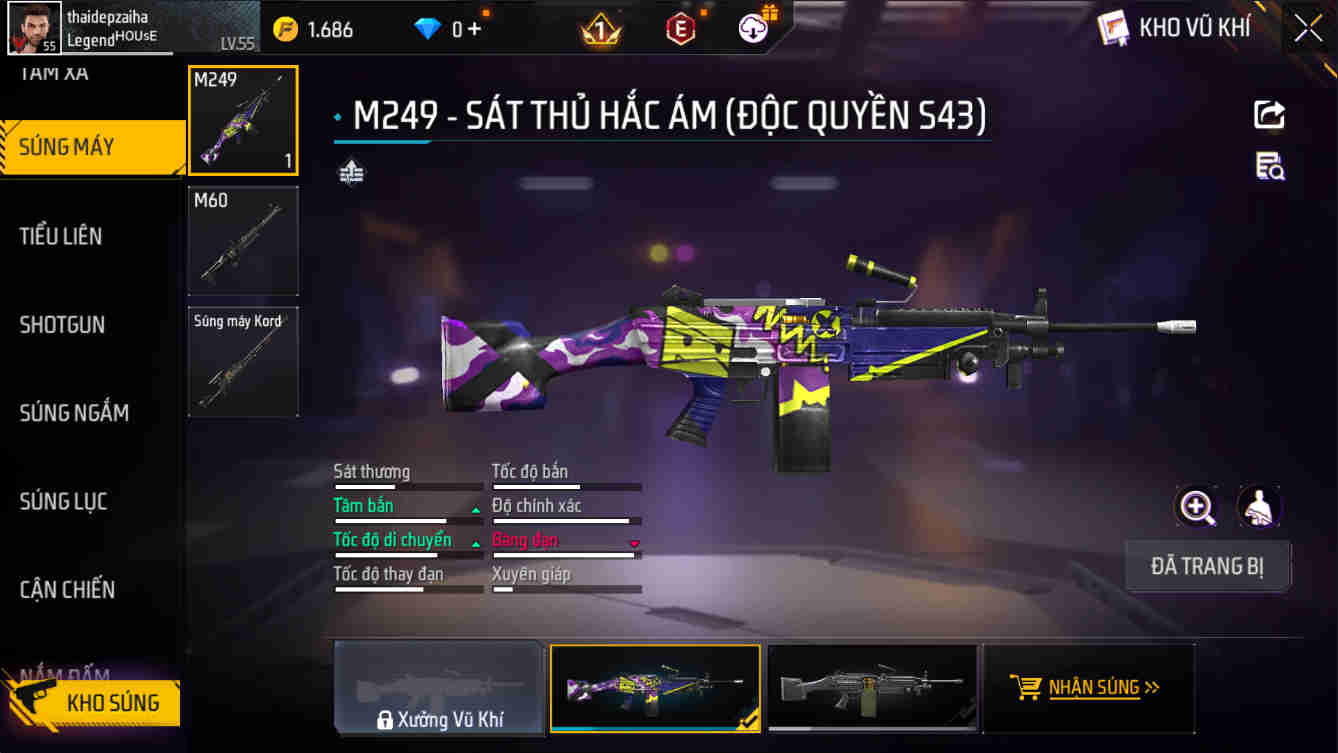Select the weapon upgrade badge icon near title

point(350,172)
